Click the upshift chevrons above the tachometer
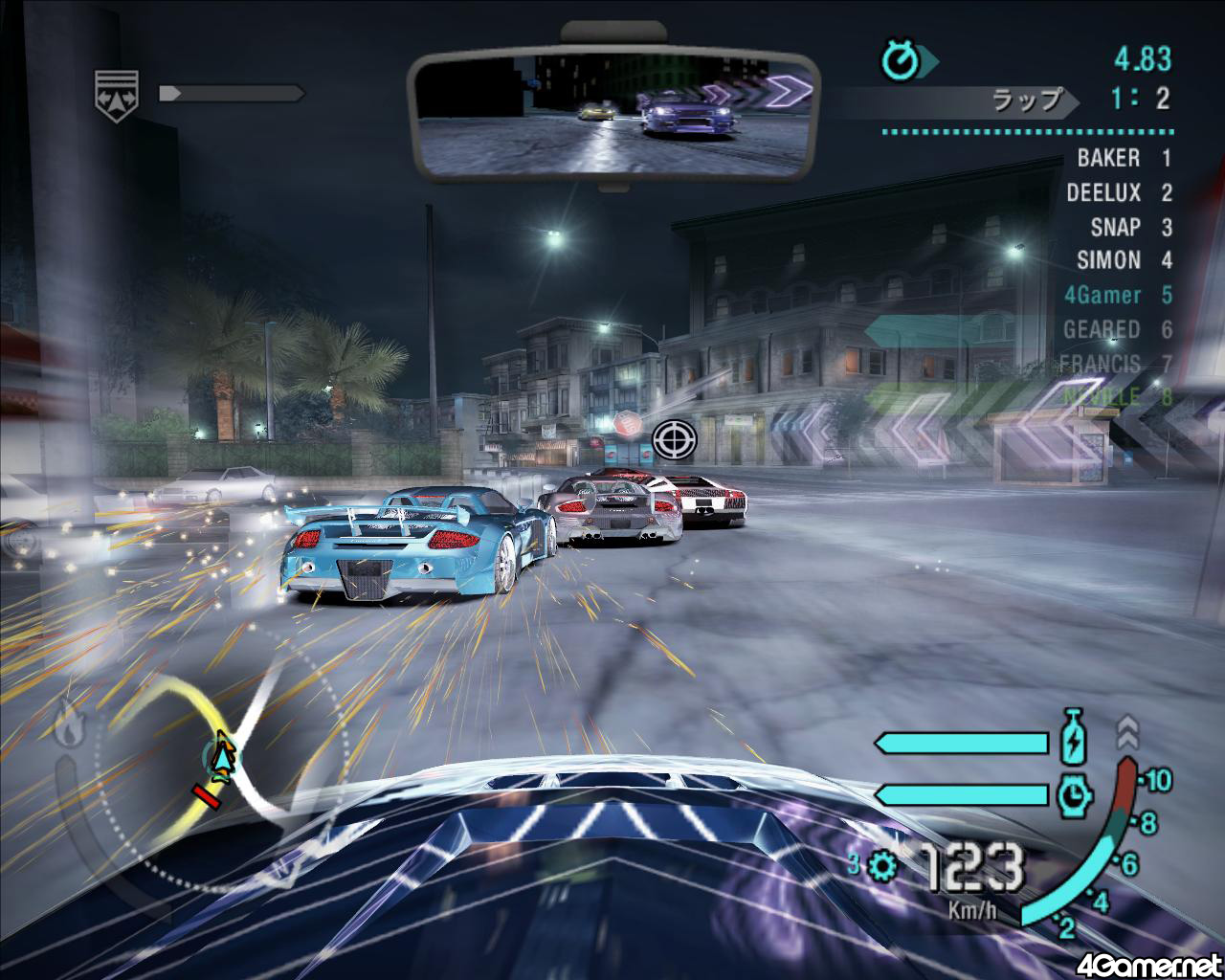Viewport: 1225px width, 980px height. tap(1127, 731)
